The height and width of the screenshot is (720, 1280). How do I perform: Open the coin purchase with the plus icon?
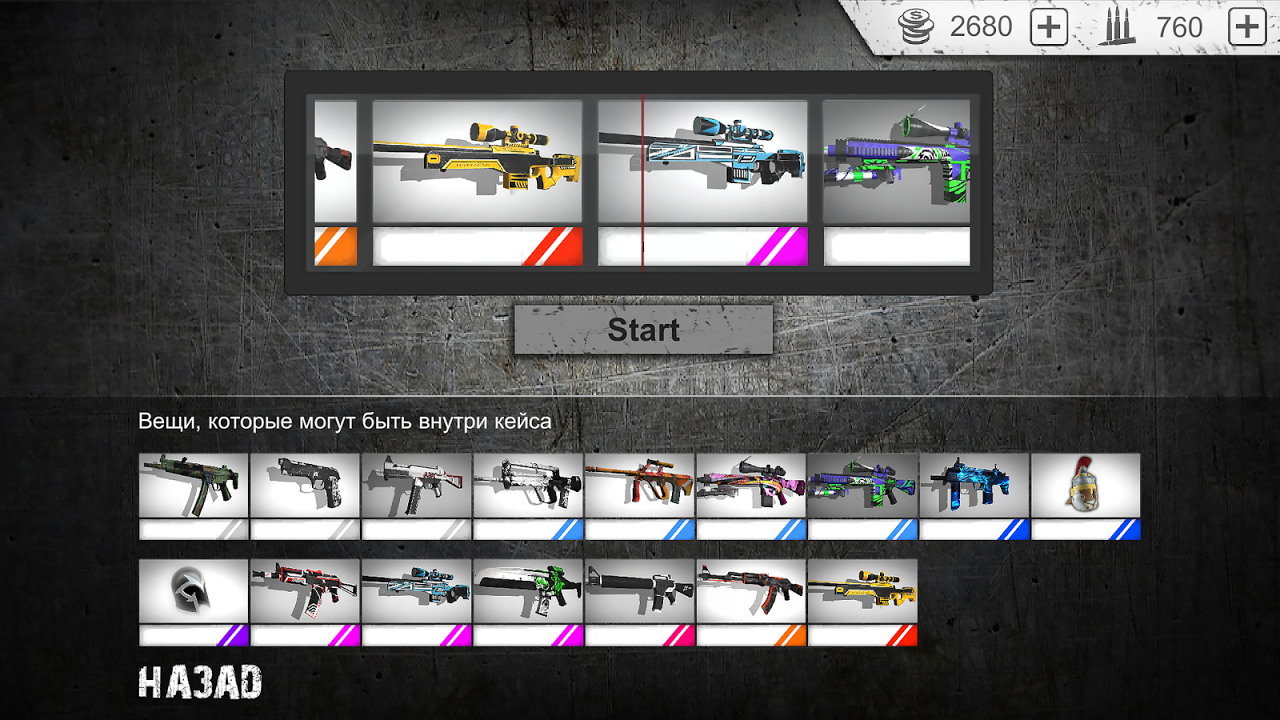1049,27
